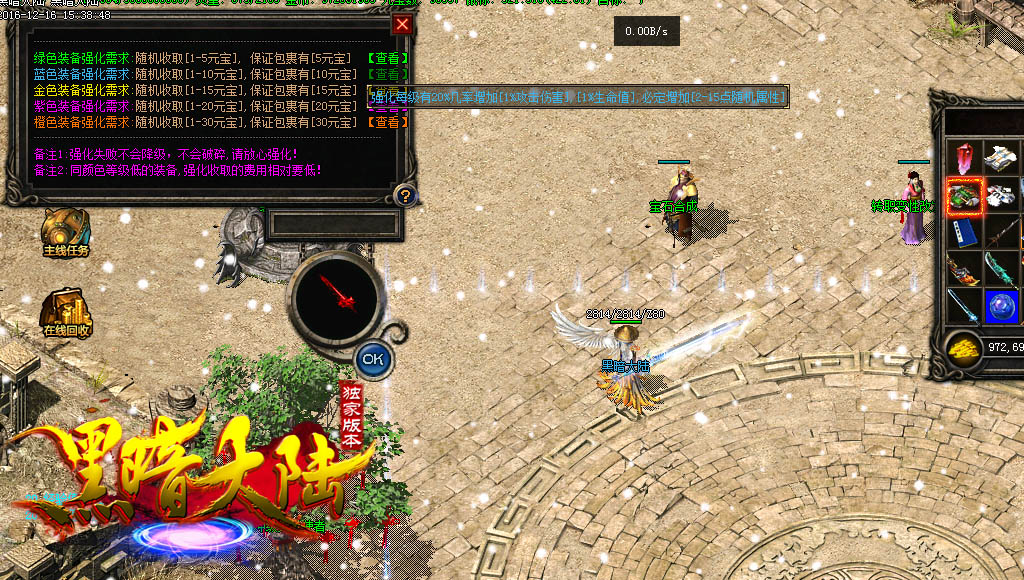The width and height of the screenshot is (1024, 580).
Task: Select the blue steel sword item
Action: click(965, 306)
